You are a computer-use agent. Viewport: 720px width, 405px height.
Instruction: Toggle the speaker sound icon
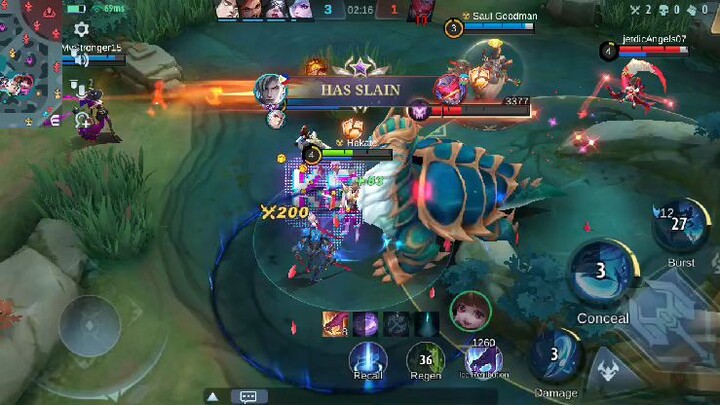point(81,59)
